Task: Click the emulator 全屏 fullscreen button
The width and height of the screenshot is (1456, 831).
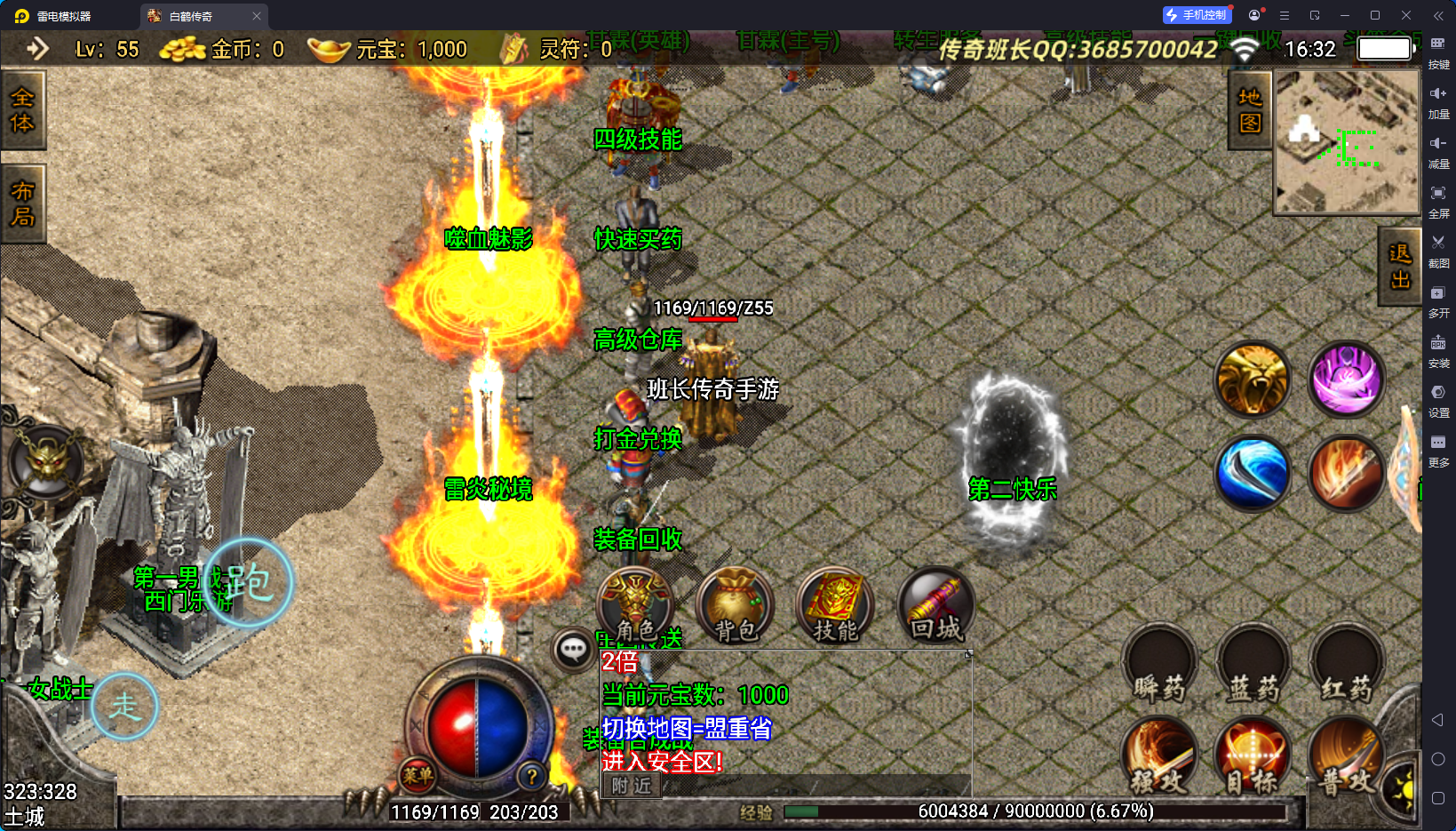Action: [x=1438, y=199]
